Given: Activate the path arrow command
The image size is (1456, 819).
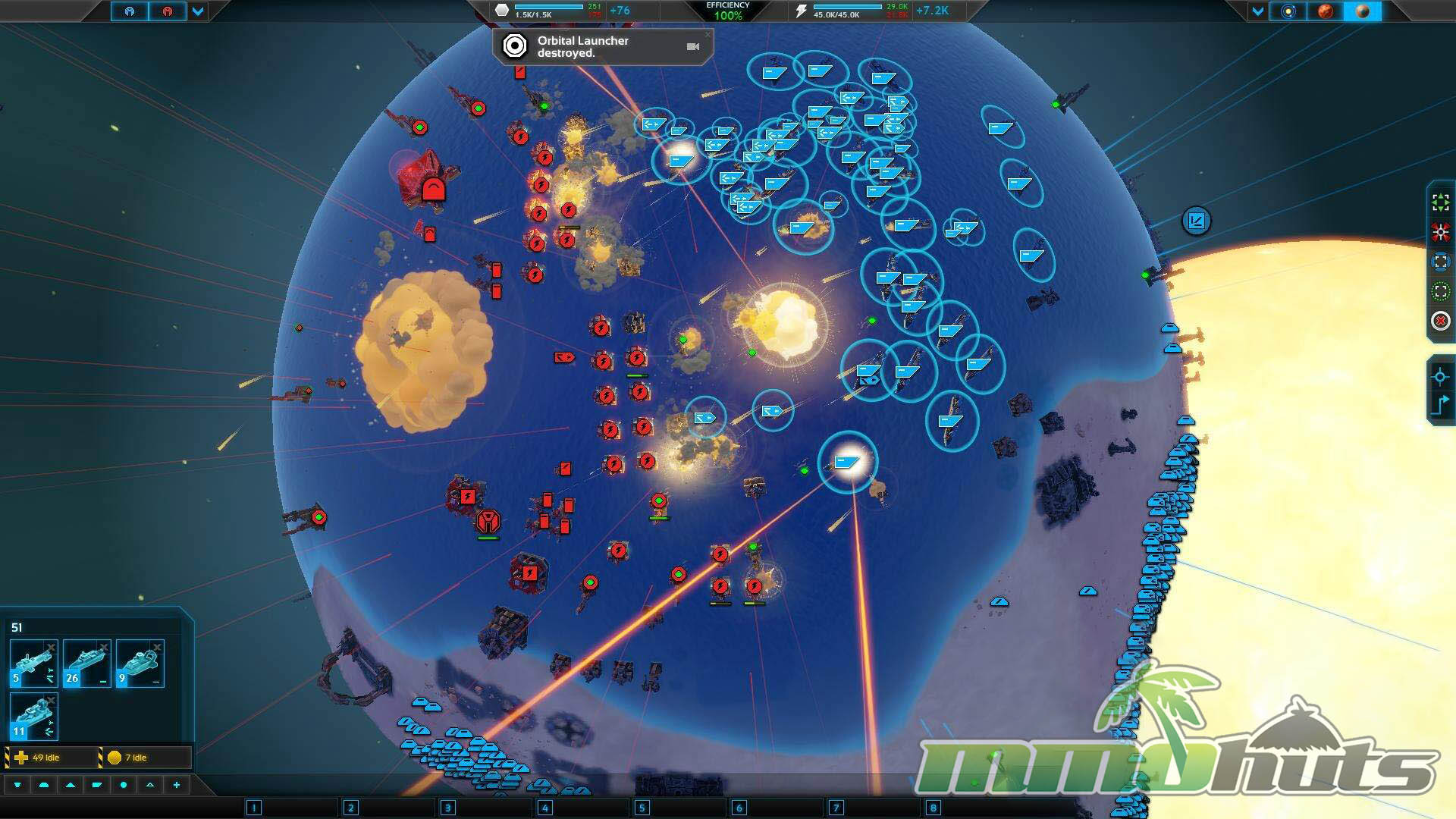Looking at the screenshot, I should [1440, 404].
